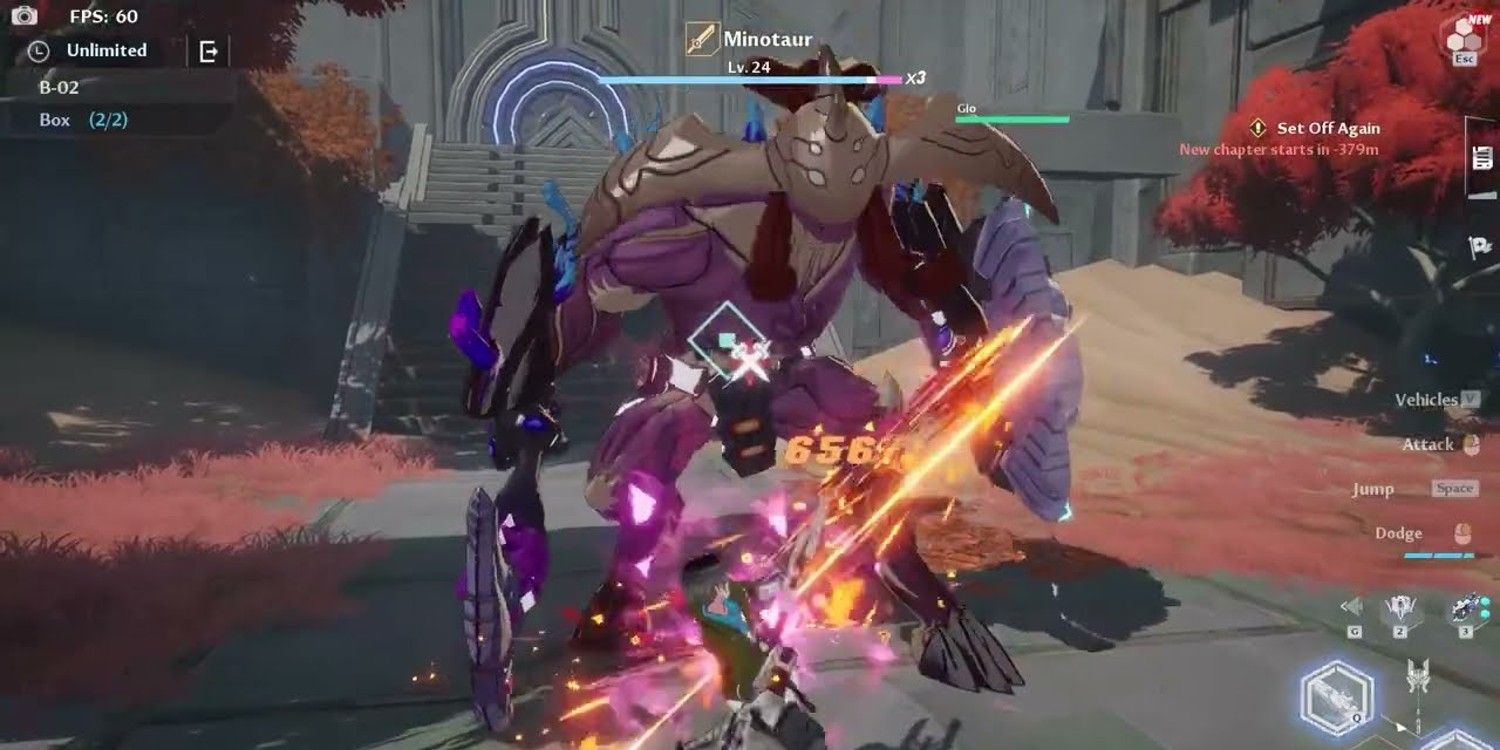The image size is (1500, 750).
Task: Take a screenshot with the camera icon
Action: point(25,15)
